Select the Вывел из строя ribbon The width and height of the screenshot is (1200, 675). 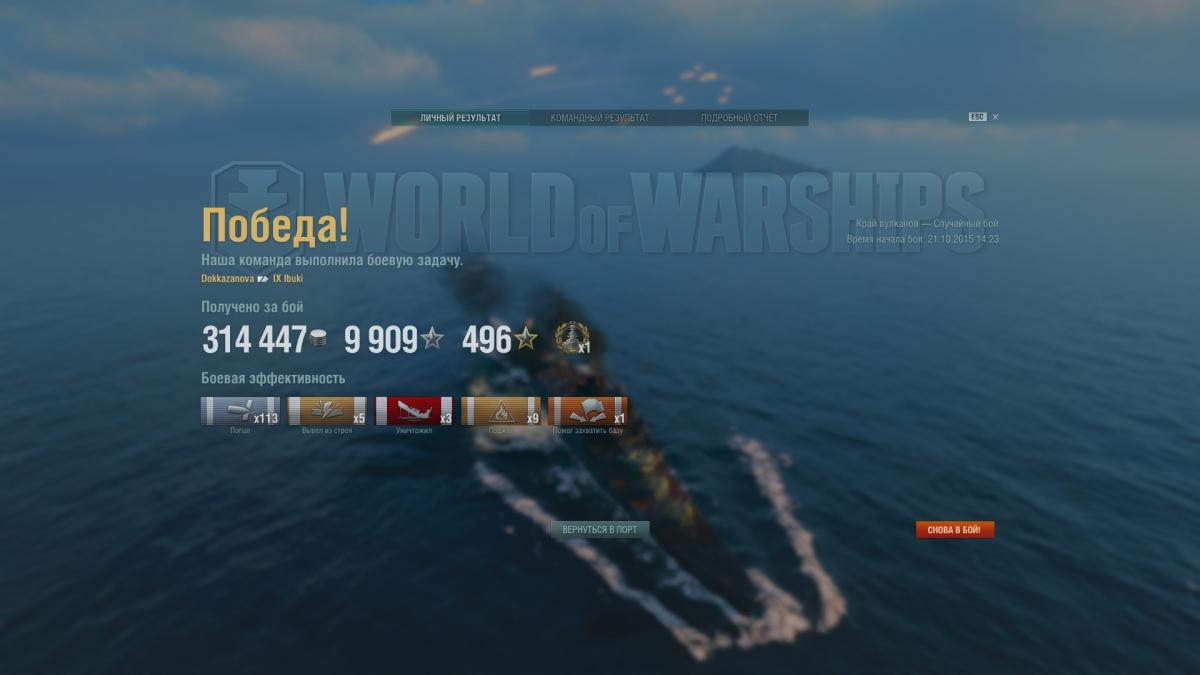[x=327, y=411]
